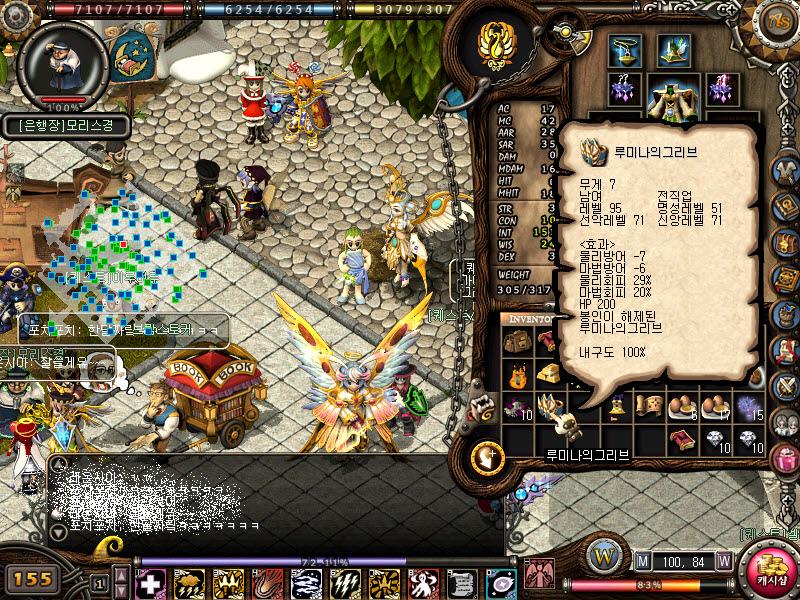Click the round gold AS button
Image resolution: width=800 pixels, height=600 pixels.
(x=777, y=21)
